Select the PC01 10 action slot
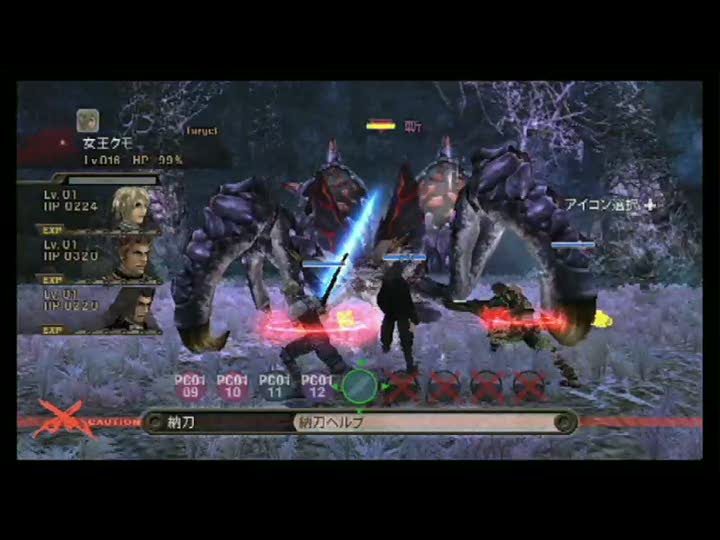 pos(233,387)
